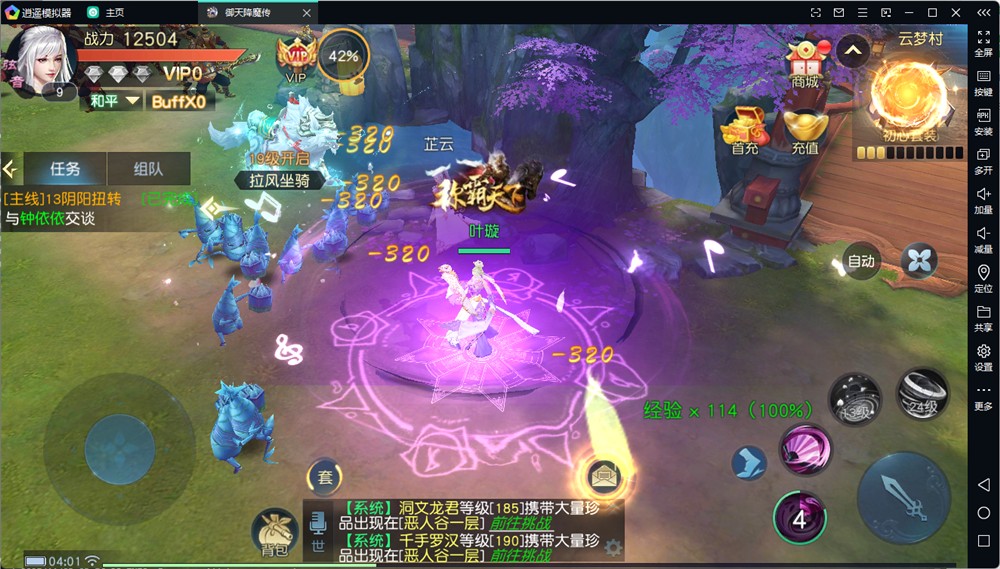Open the emulator 设置 settings

(983, 357)
